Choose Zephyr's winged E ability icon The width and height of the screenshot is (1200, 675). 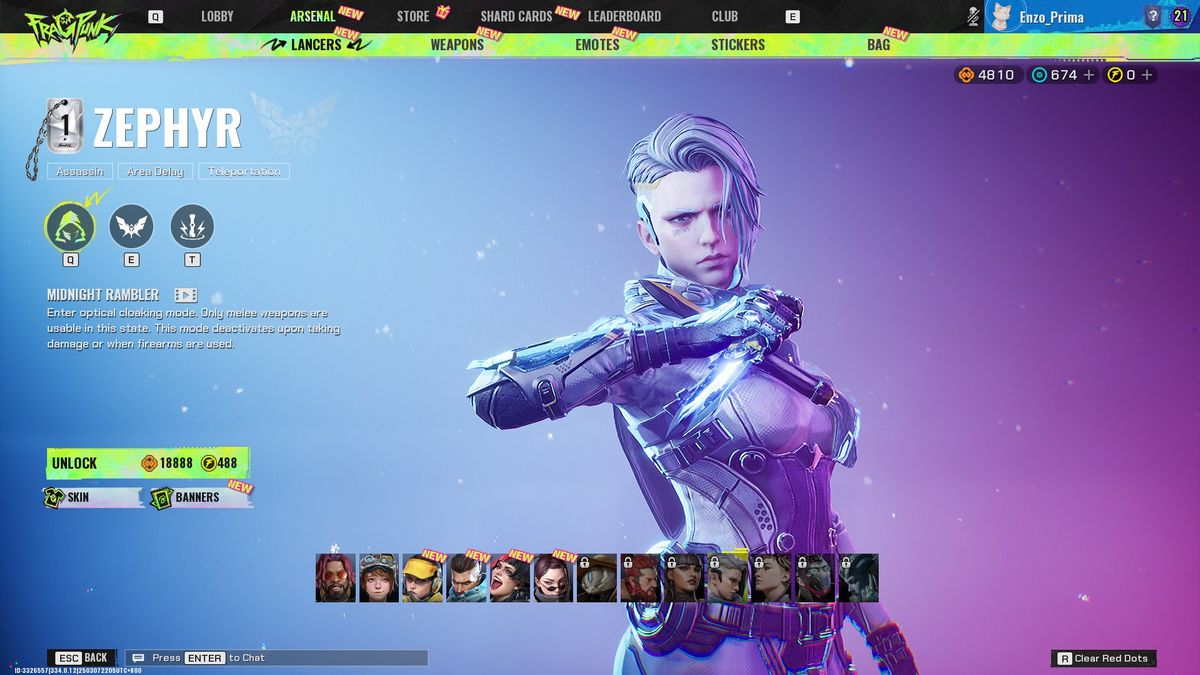pyautogui.click(x=131, y=226)
